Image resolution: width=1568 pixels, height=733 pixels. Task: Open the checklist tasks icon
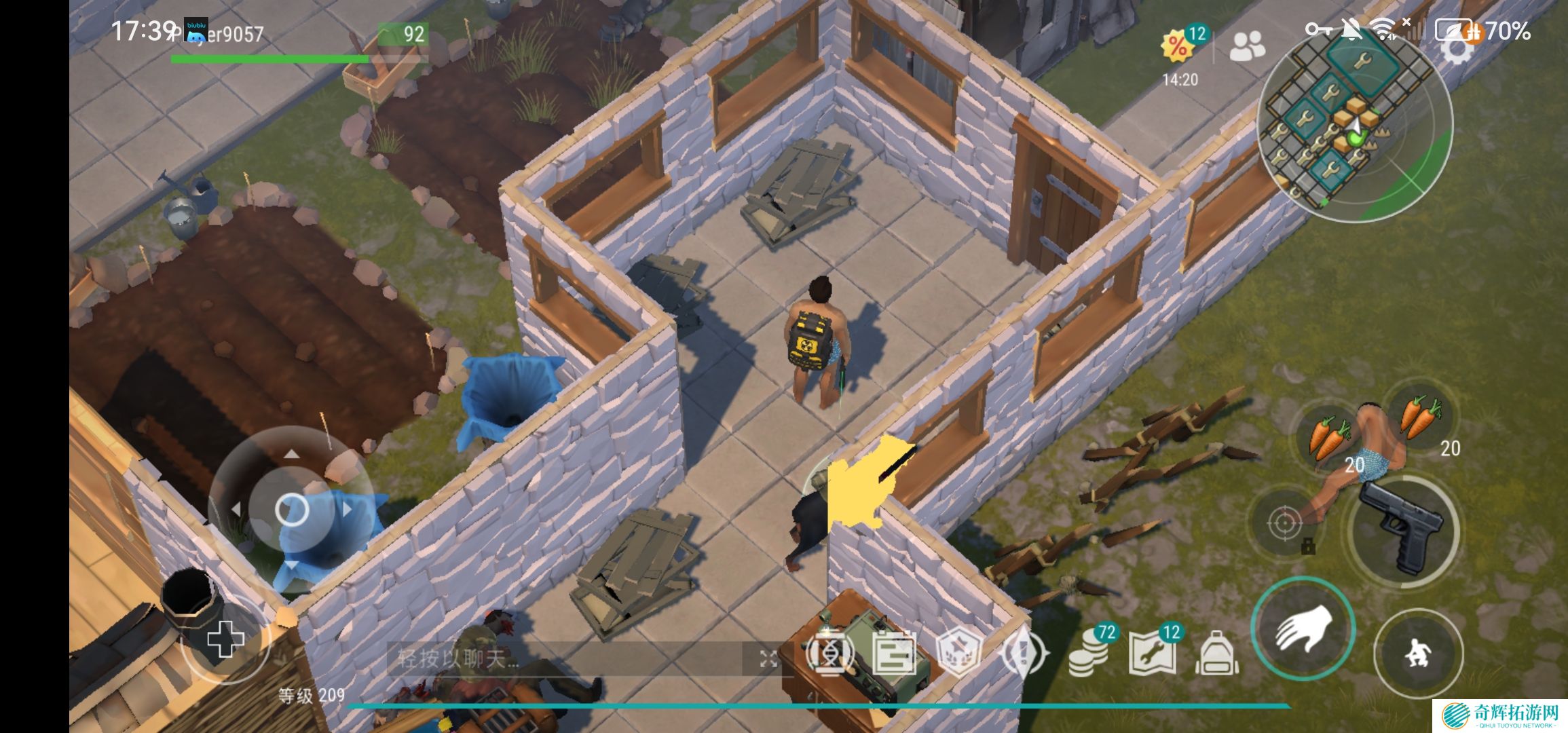[x=893, y=653]
